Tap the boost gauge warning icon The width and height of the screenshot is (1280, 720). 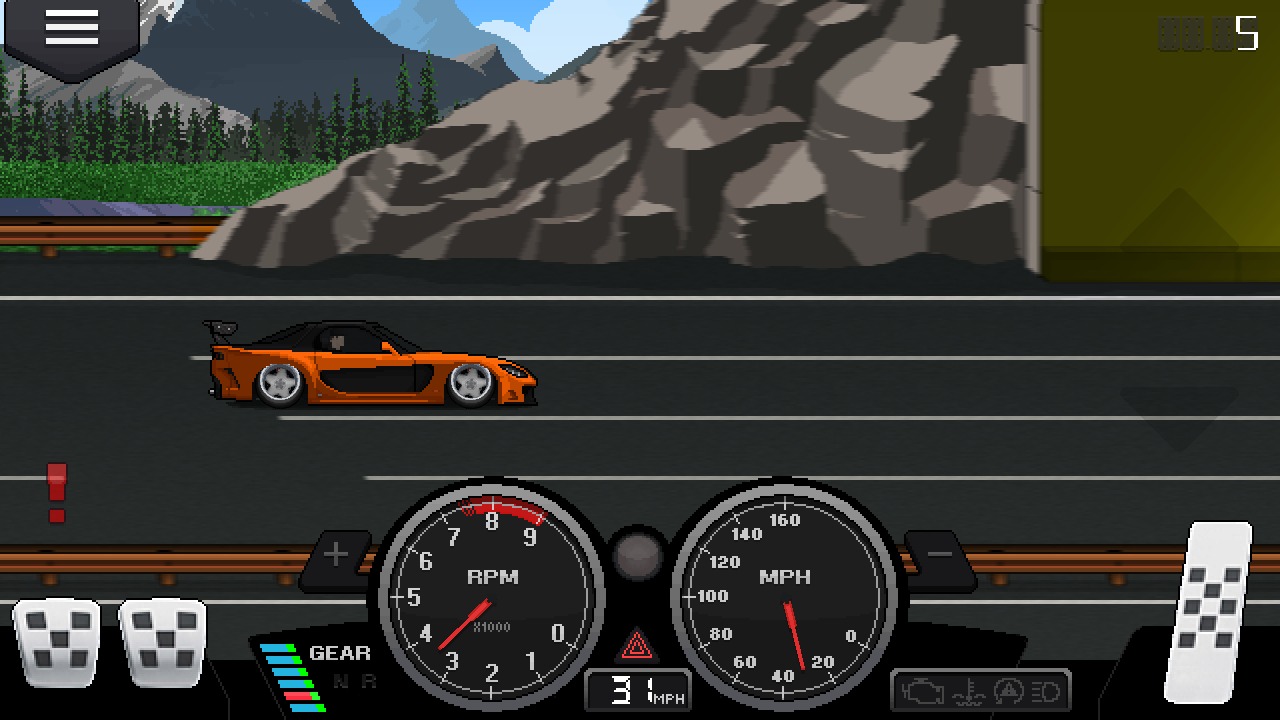(1008, 691)
